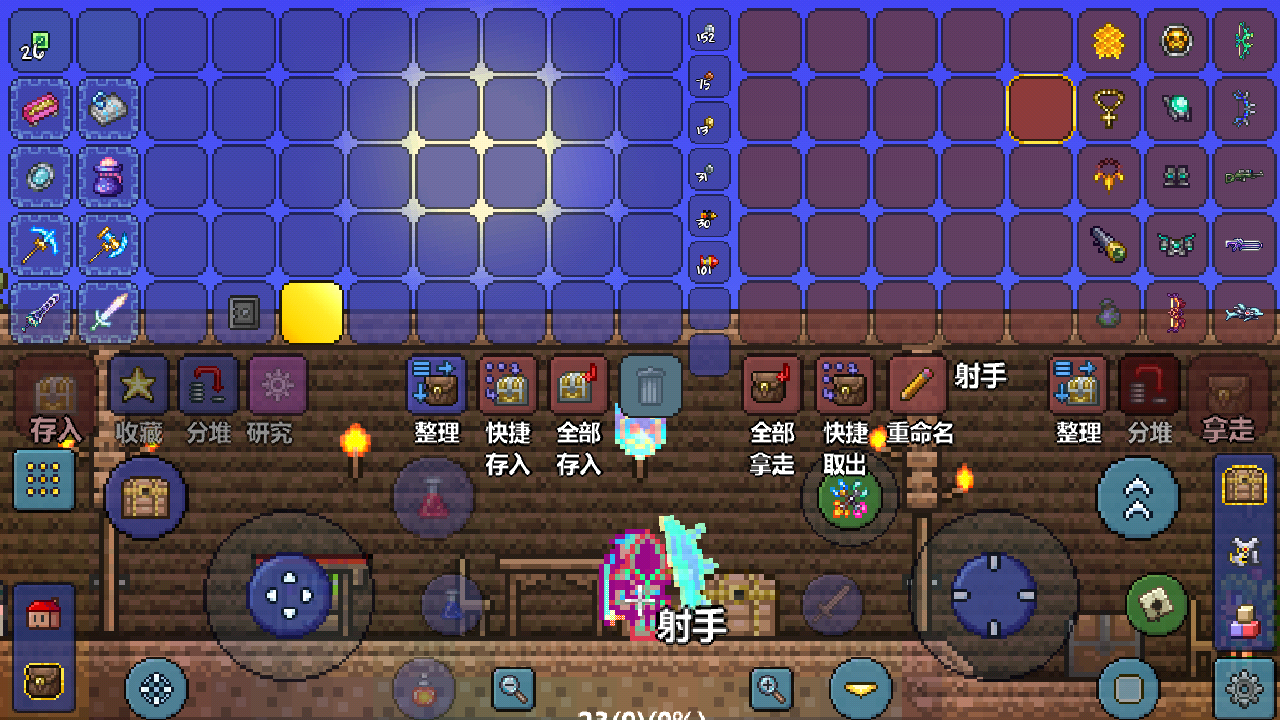
Task: Tap 快捷取出 restock button
Action: tap(845, 386)
